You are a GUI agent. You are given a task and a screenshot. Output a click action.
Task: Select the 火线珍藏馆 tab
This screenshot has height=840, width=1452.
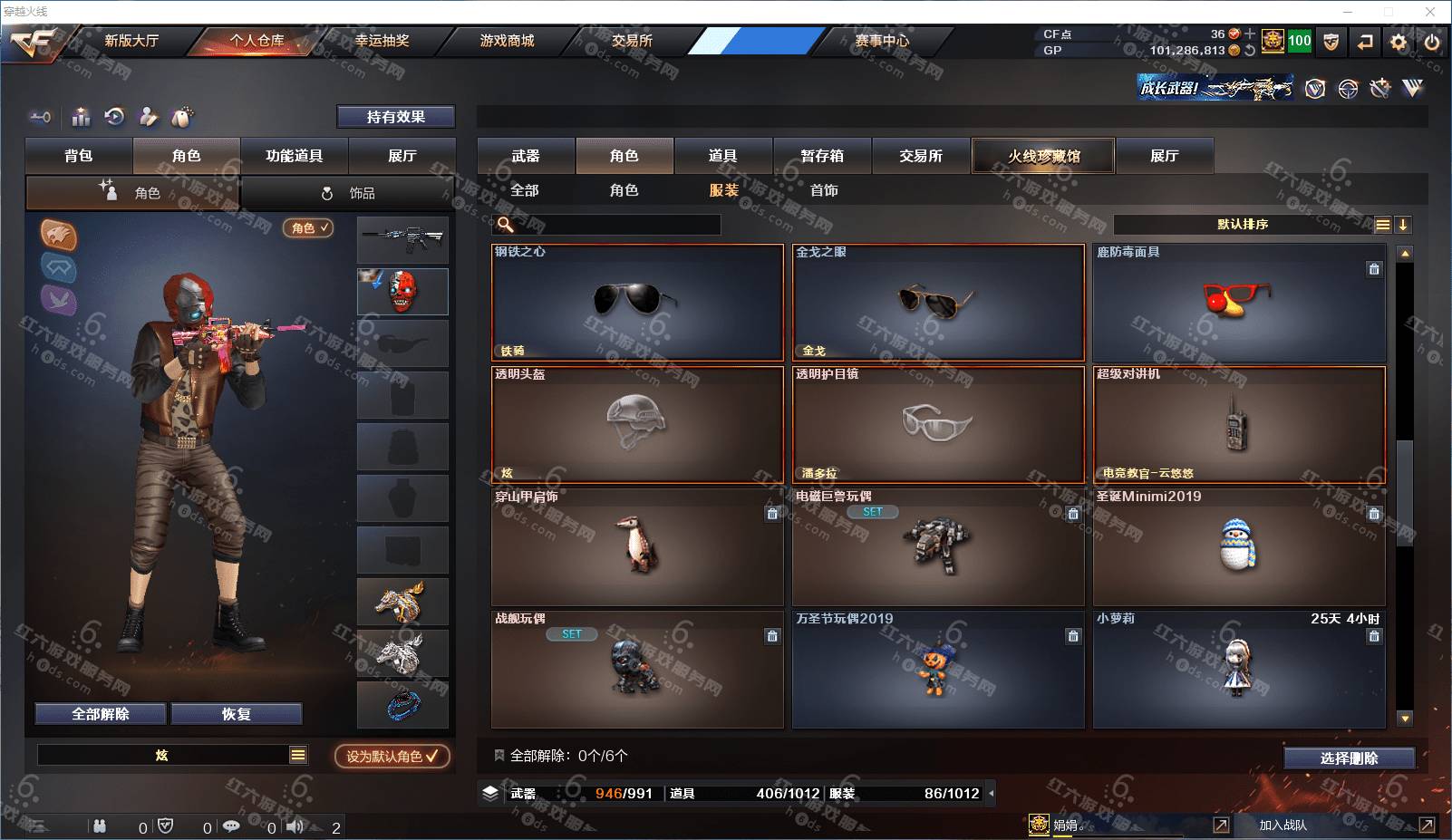1043,156
